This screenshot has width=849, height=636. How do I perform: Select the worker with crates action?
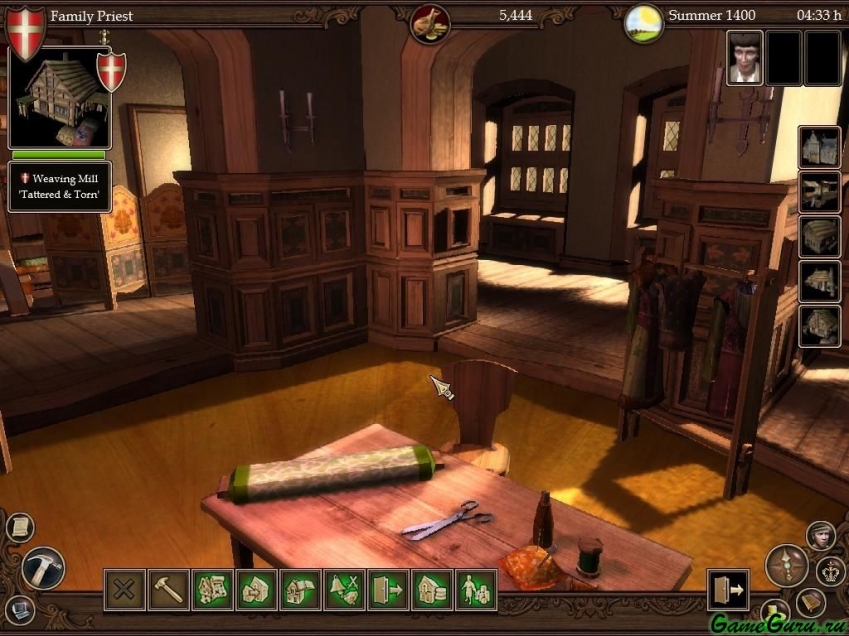[x=476, y=590]
